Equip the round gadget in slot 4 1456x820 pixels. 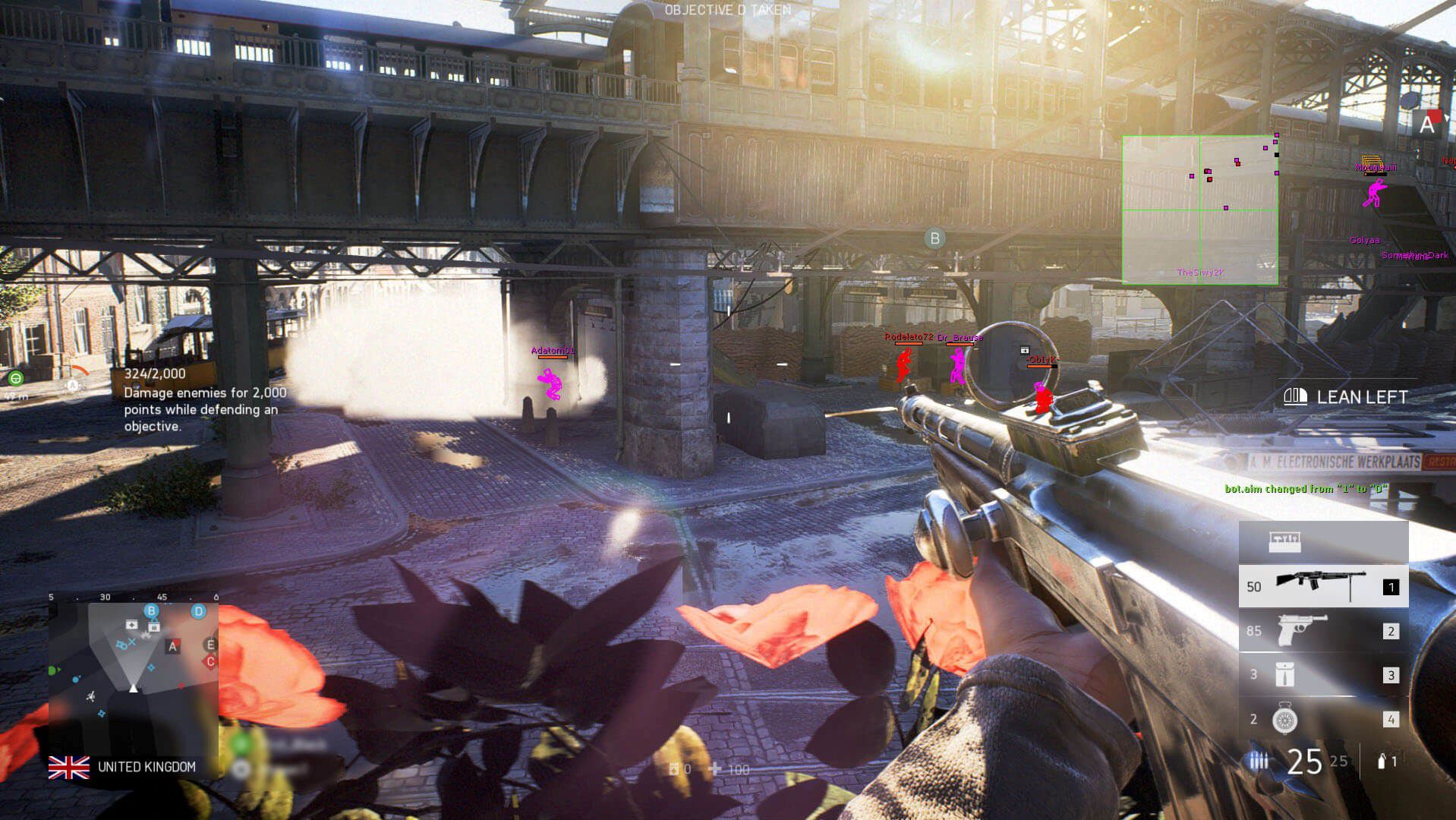1322,719
